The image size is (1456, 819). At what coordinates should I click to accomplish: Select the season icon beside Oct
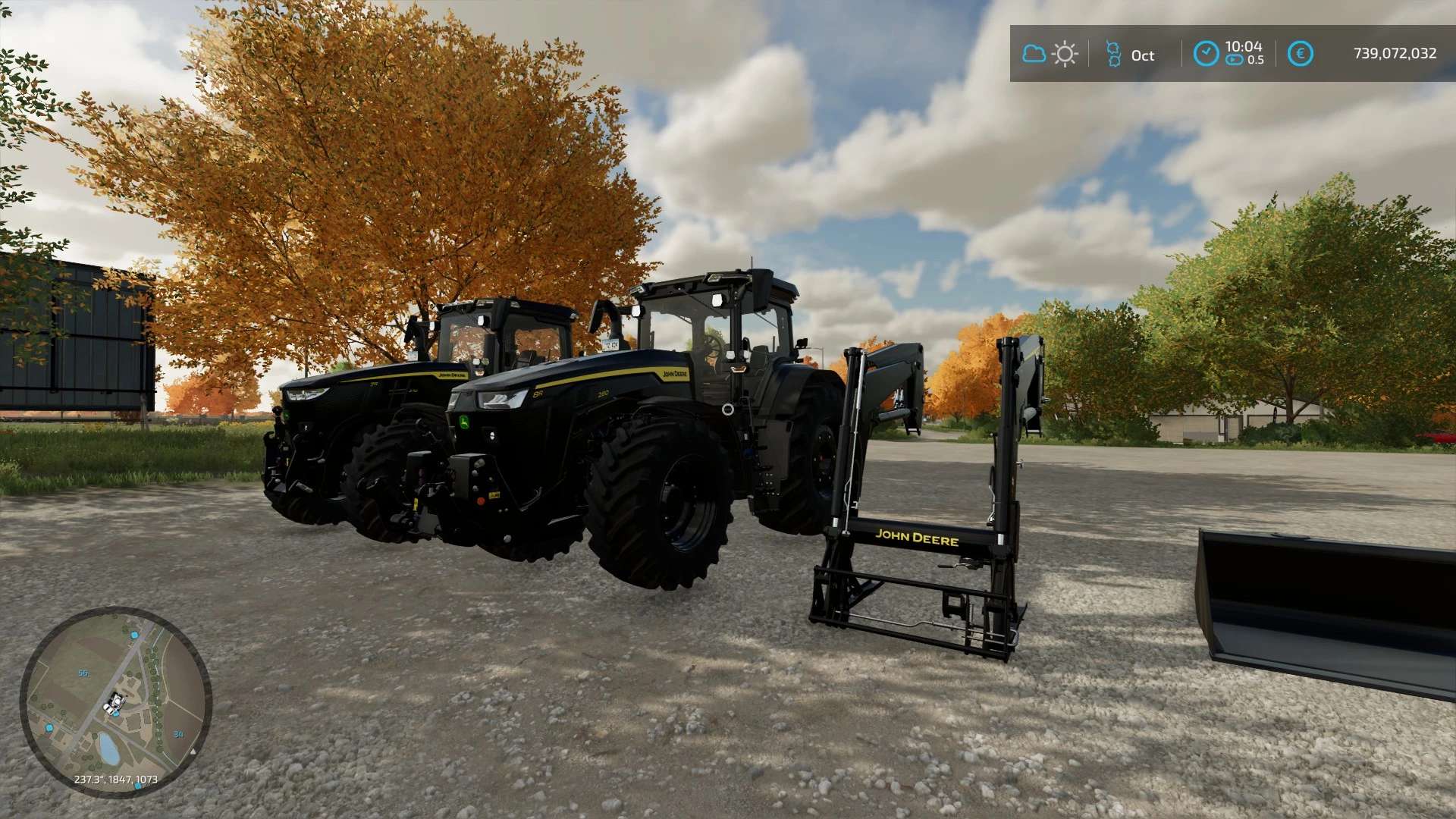pos(1113,55)
